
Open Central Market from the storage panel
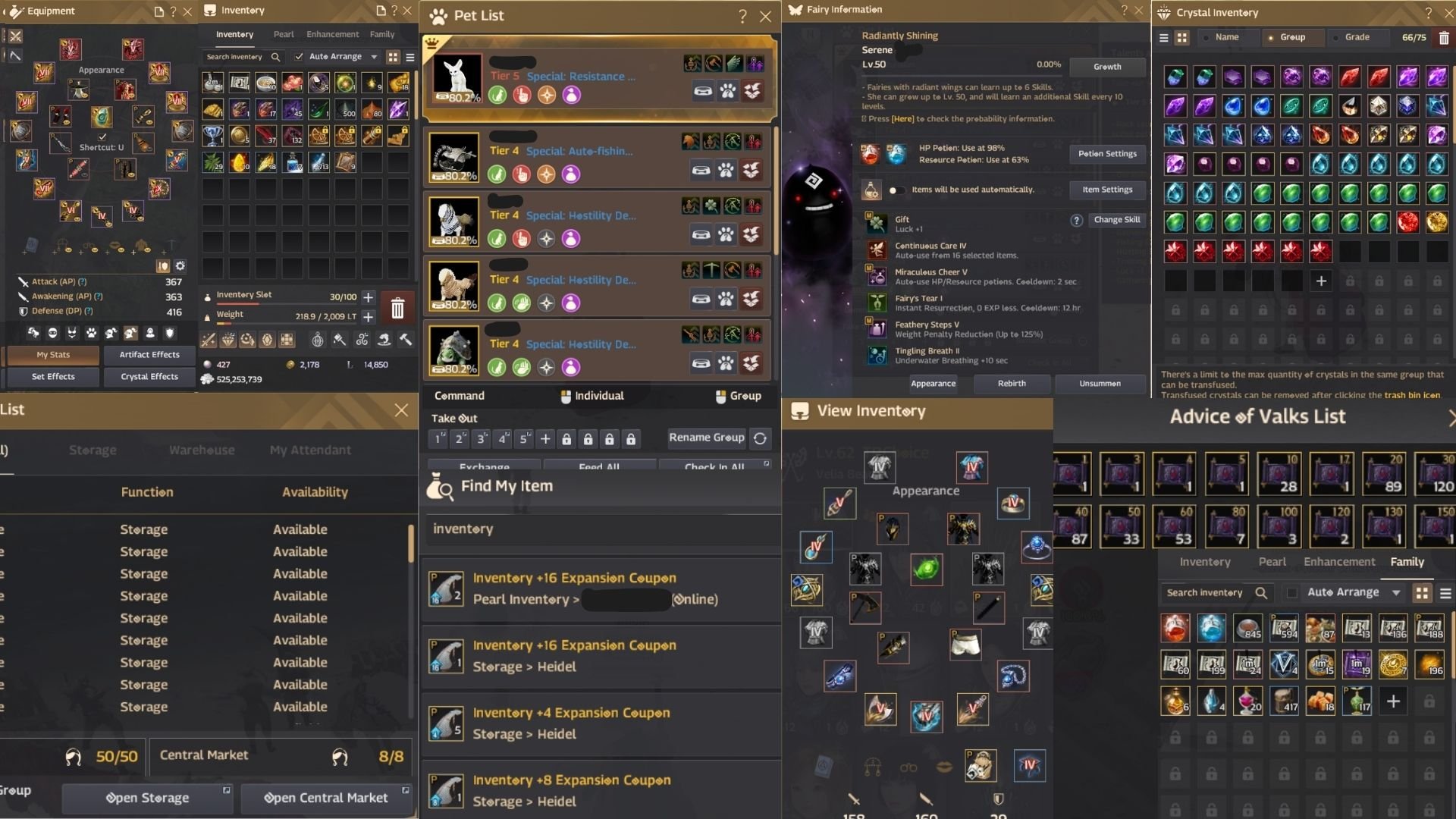click(325, 798)
